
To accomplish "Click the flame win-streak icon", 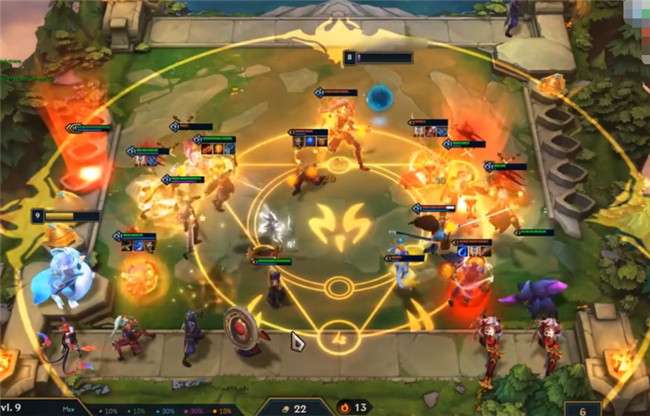I will click(x=347, y=407).
